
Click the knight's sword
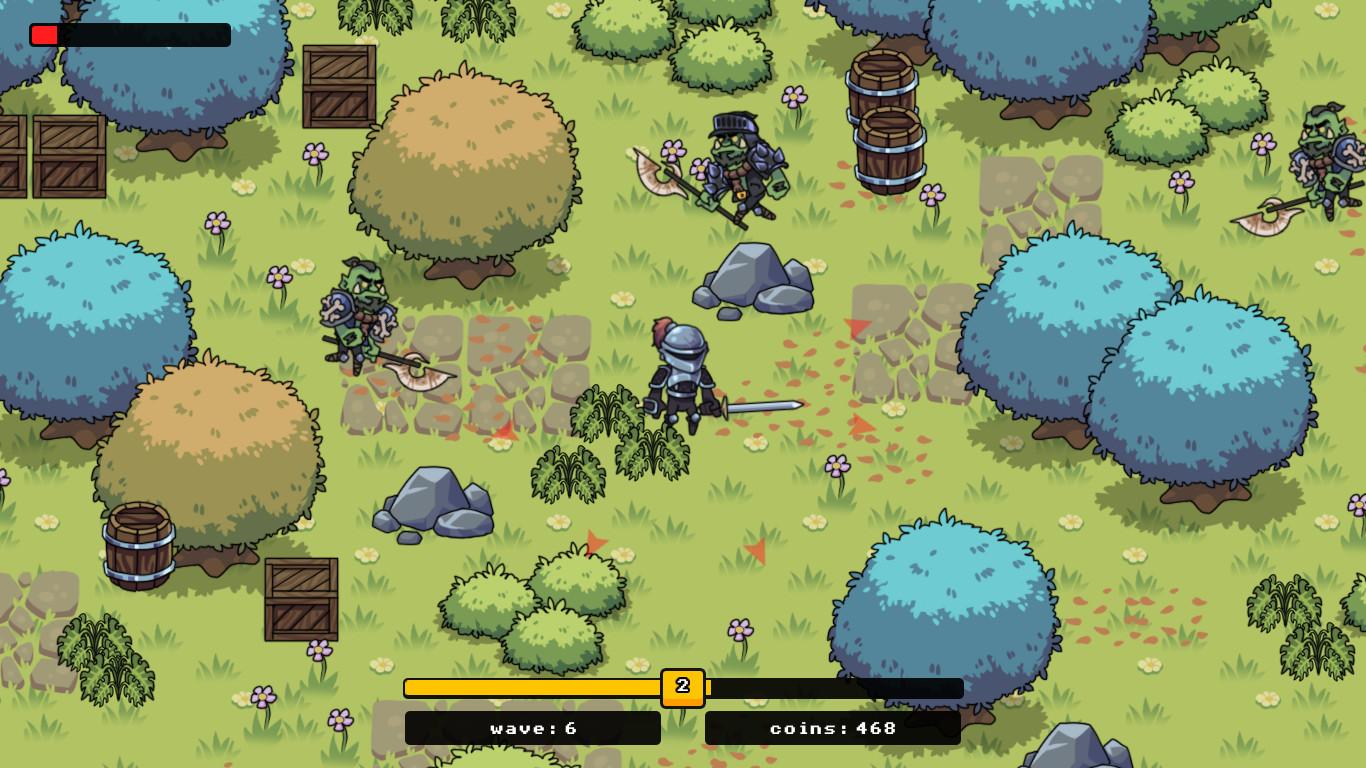[760, 405]
